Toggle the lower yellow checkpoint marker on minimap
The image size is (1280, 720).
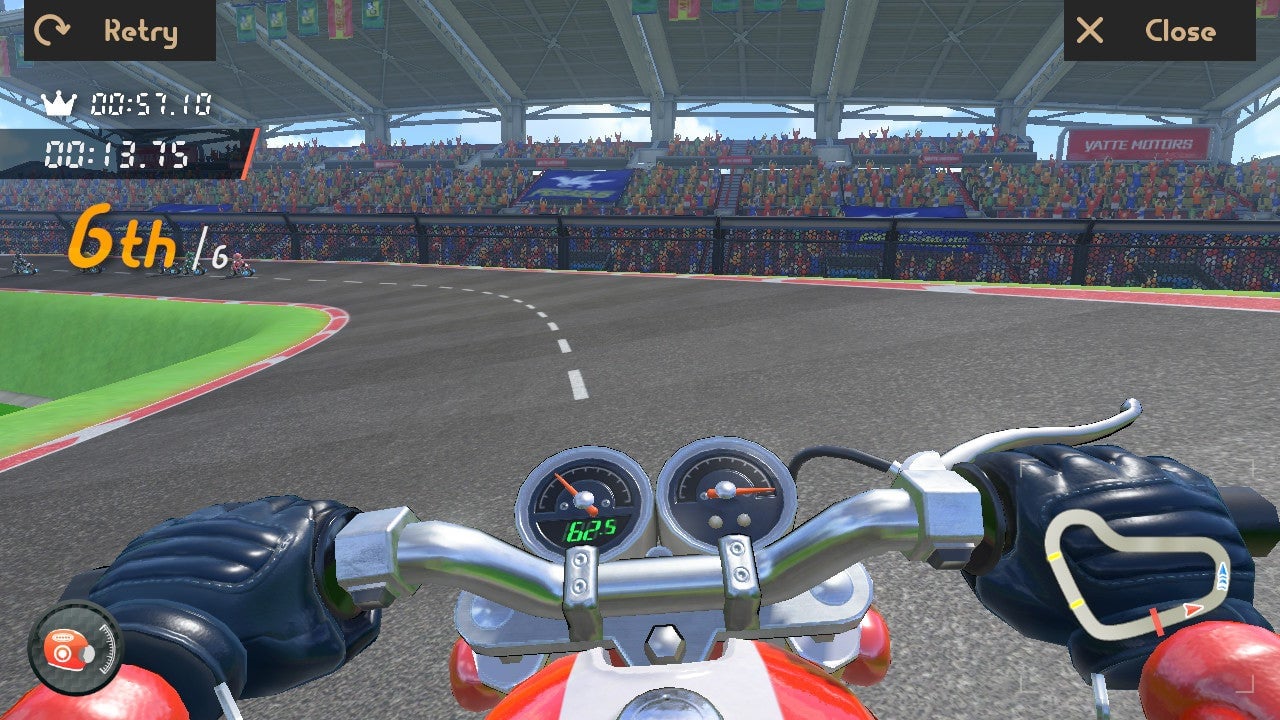click(x=1076, y=602)
